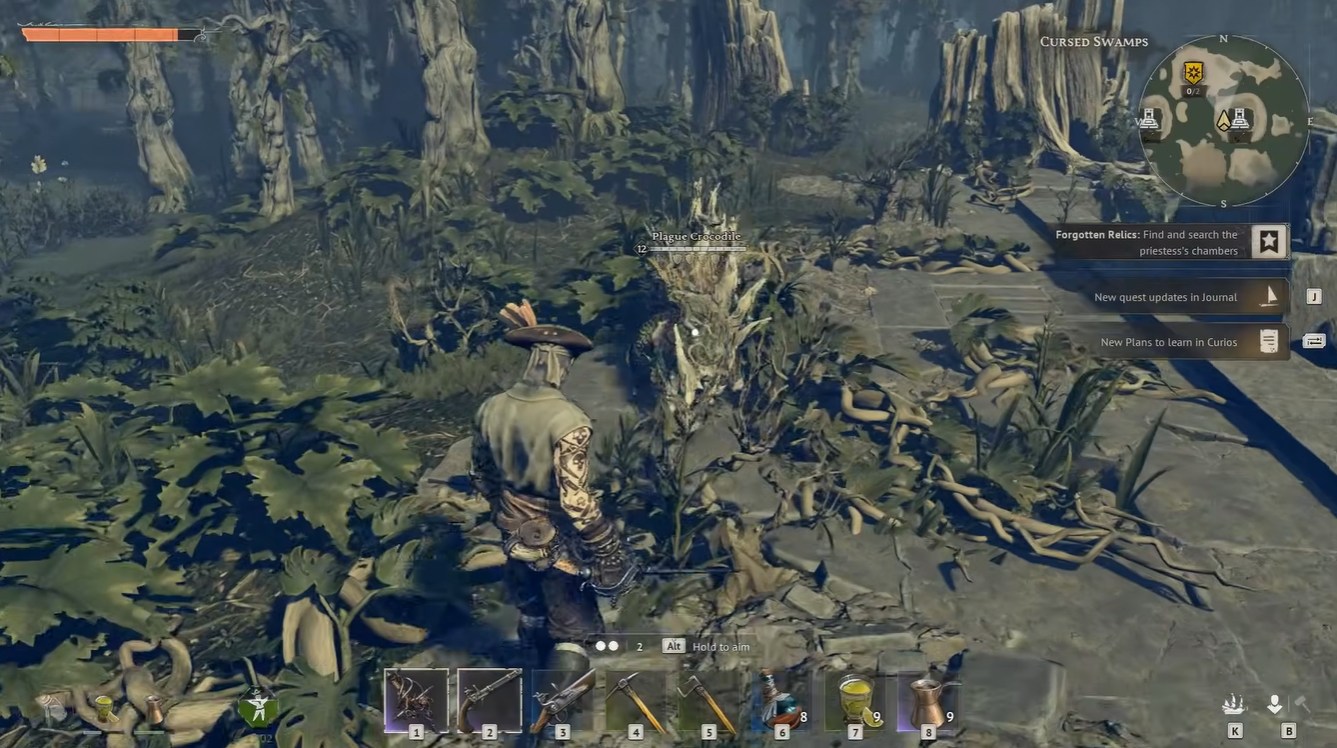Screen dimensions: 1337x748
Task: Select the copper pot item slot
Action: point(927,699)
